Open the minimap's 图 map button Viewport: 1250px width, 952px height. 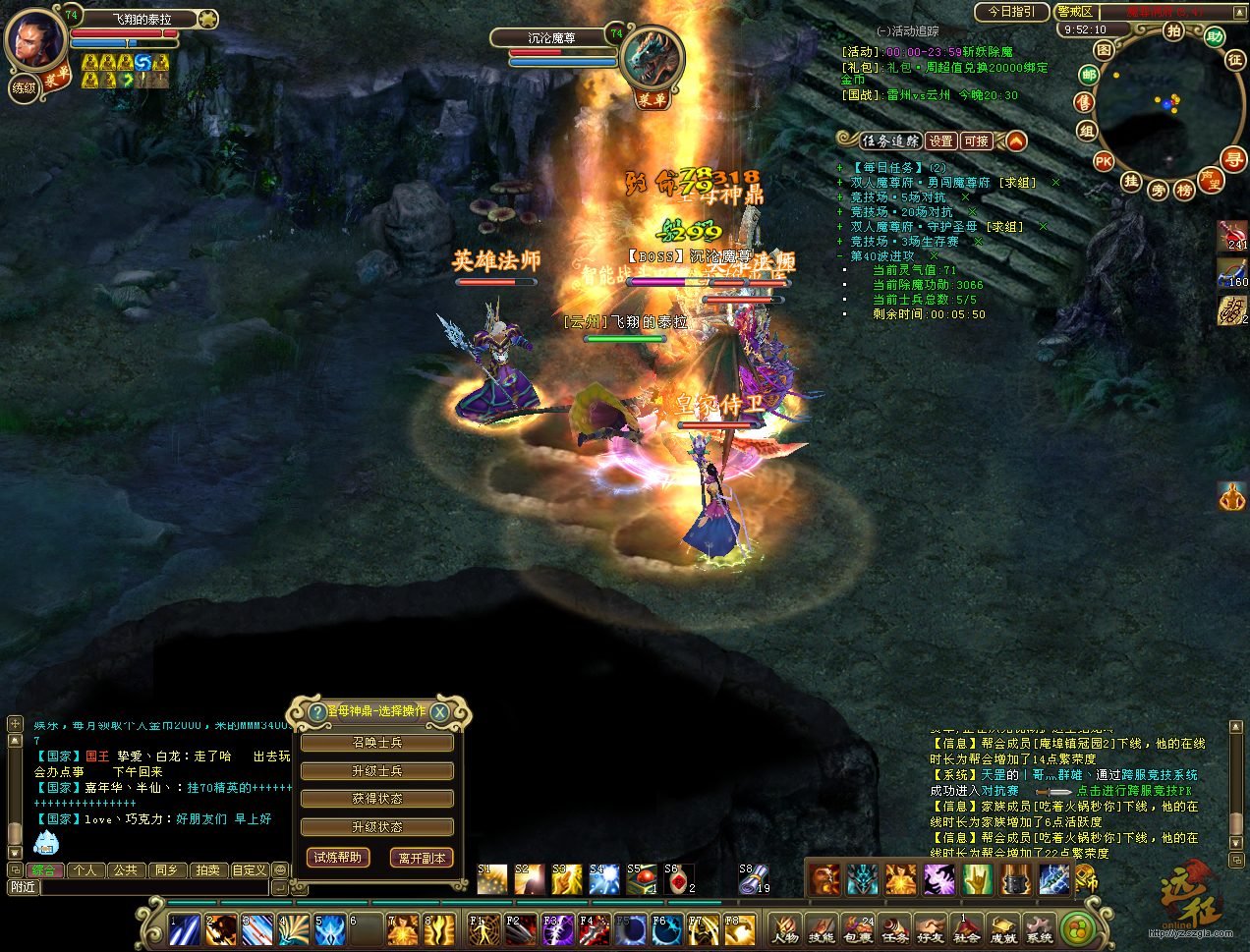point(1105,49)
